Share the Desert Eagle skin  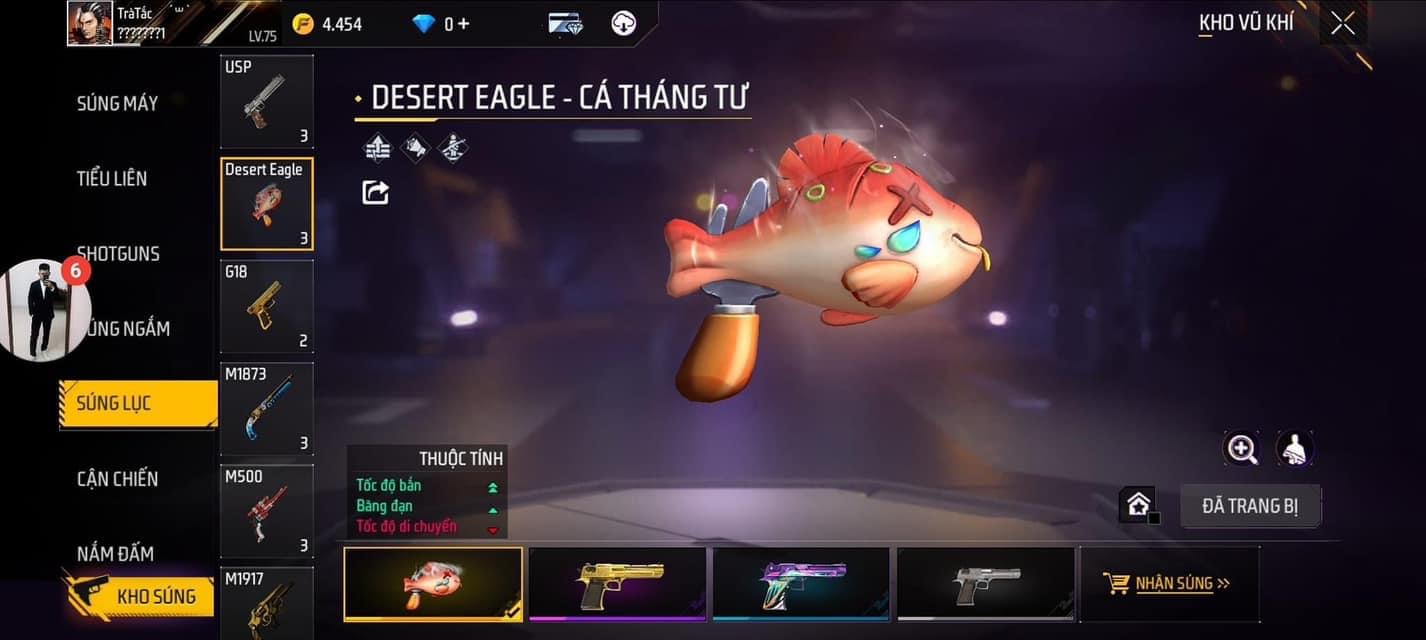375,192
